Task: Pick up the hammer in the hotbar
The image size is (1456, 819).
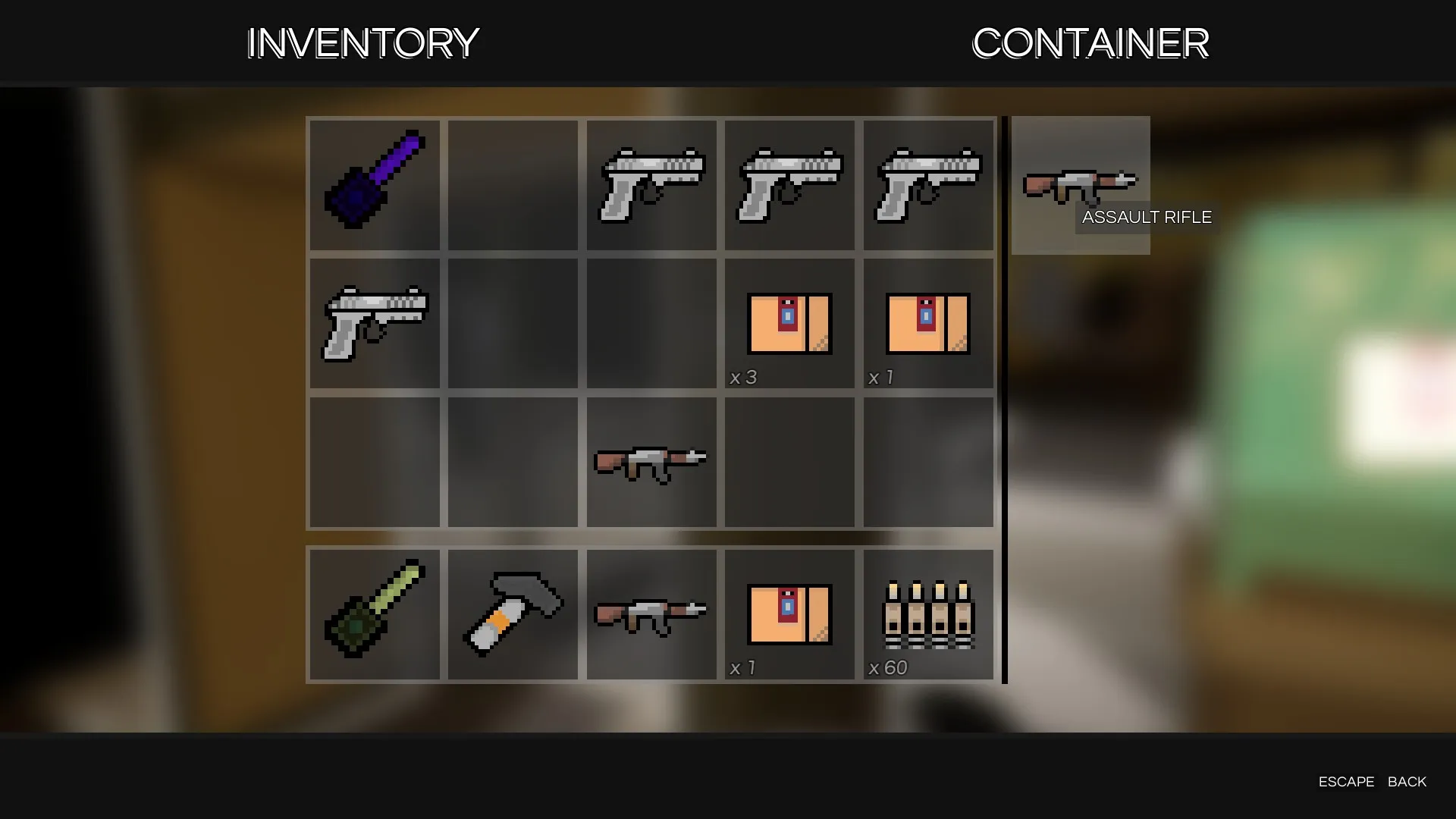Action: click(512, 613)
